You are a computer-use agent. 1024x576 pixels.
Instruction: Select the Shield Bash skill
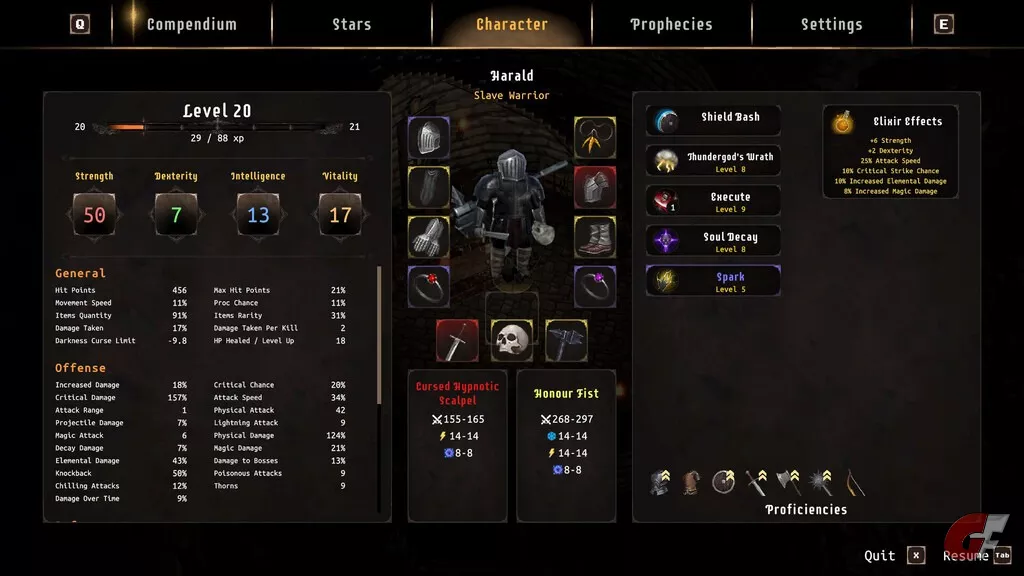[x=713, y=120]
